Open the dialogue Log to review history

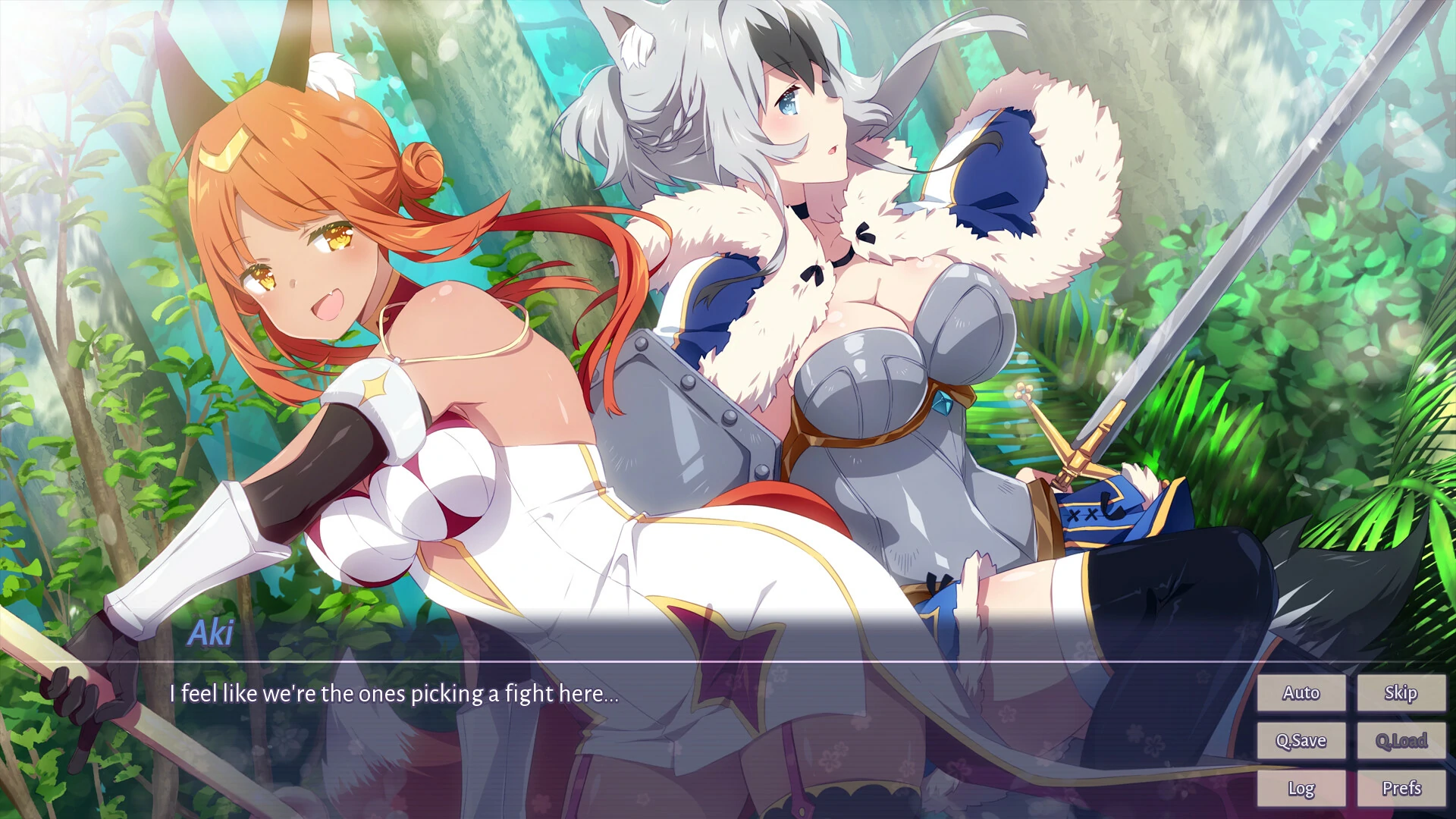1301,788
